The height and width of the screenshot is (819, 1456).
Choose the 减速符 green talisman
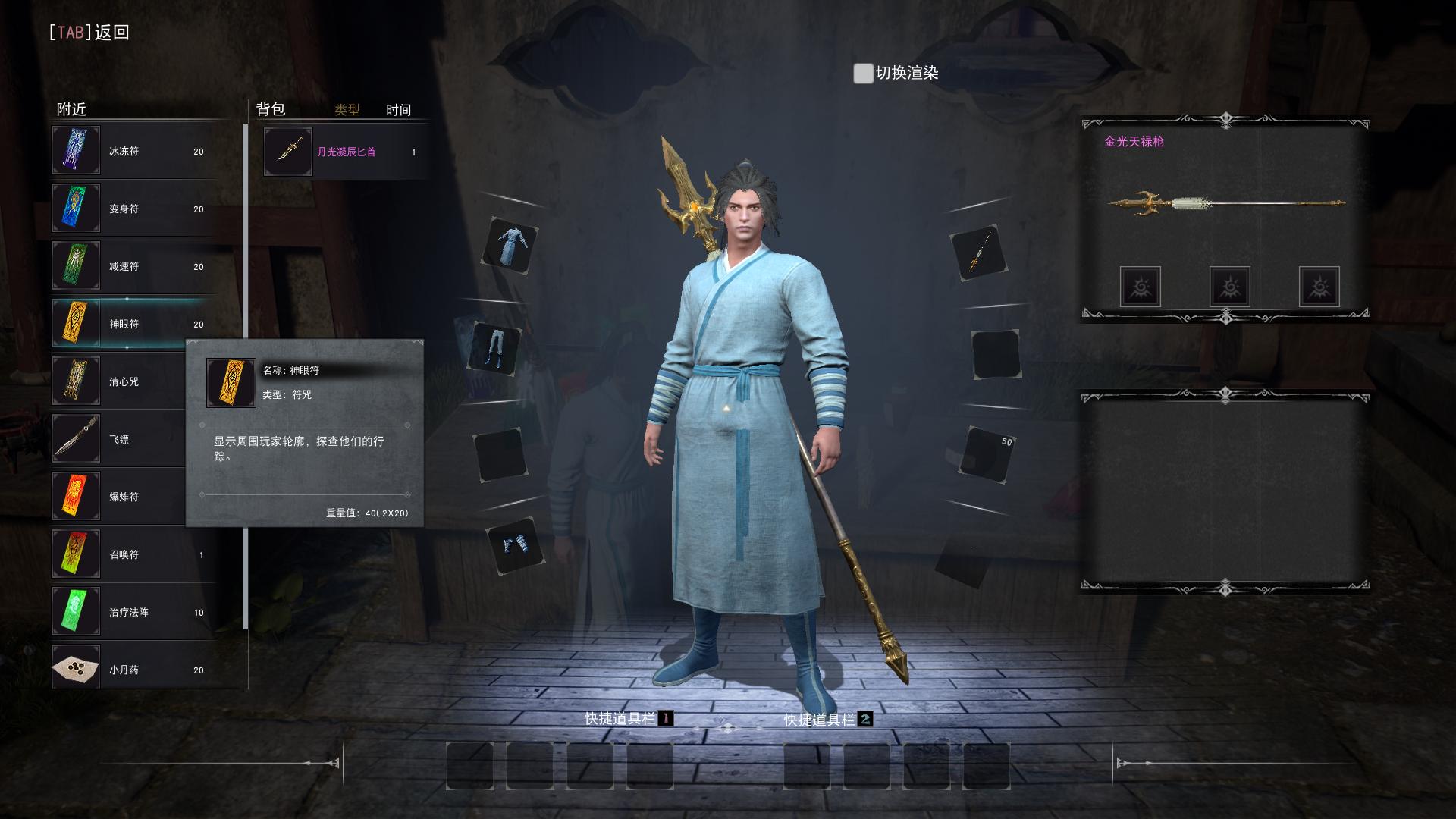tap(133, 266)
